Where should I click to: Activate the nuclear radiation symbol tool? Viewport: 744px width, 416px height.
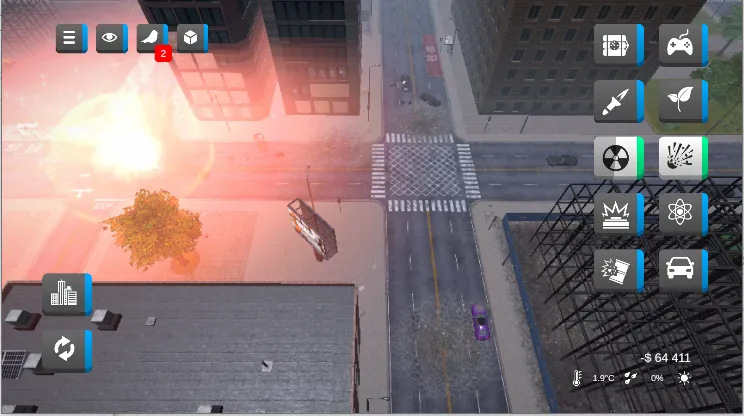tap(617, 157)
